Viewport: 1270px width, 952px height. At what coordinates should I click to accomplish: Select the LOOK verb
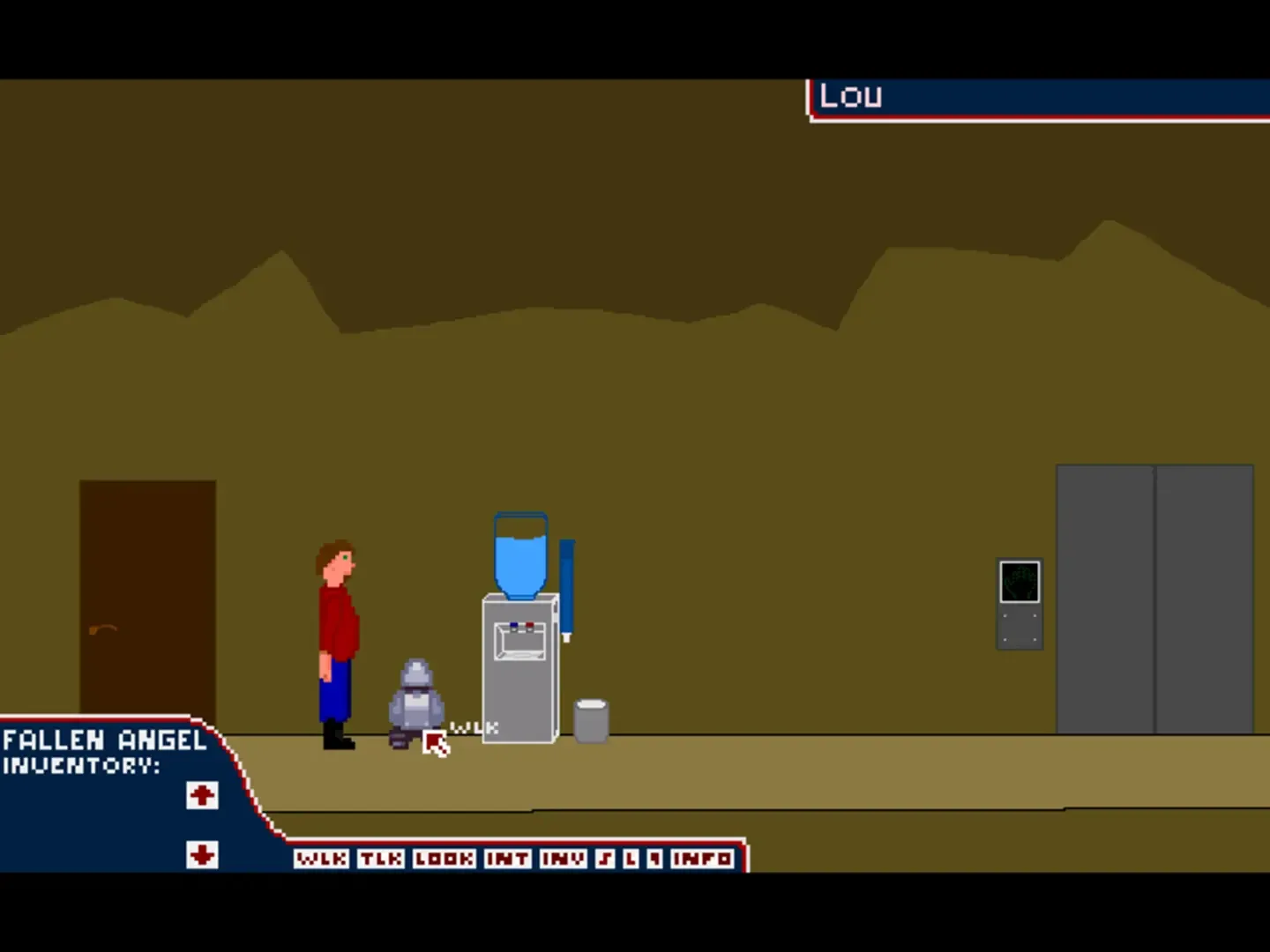pos(444,858)
